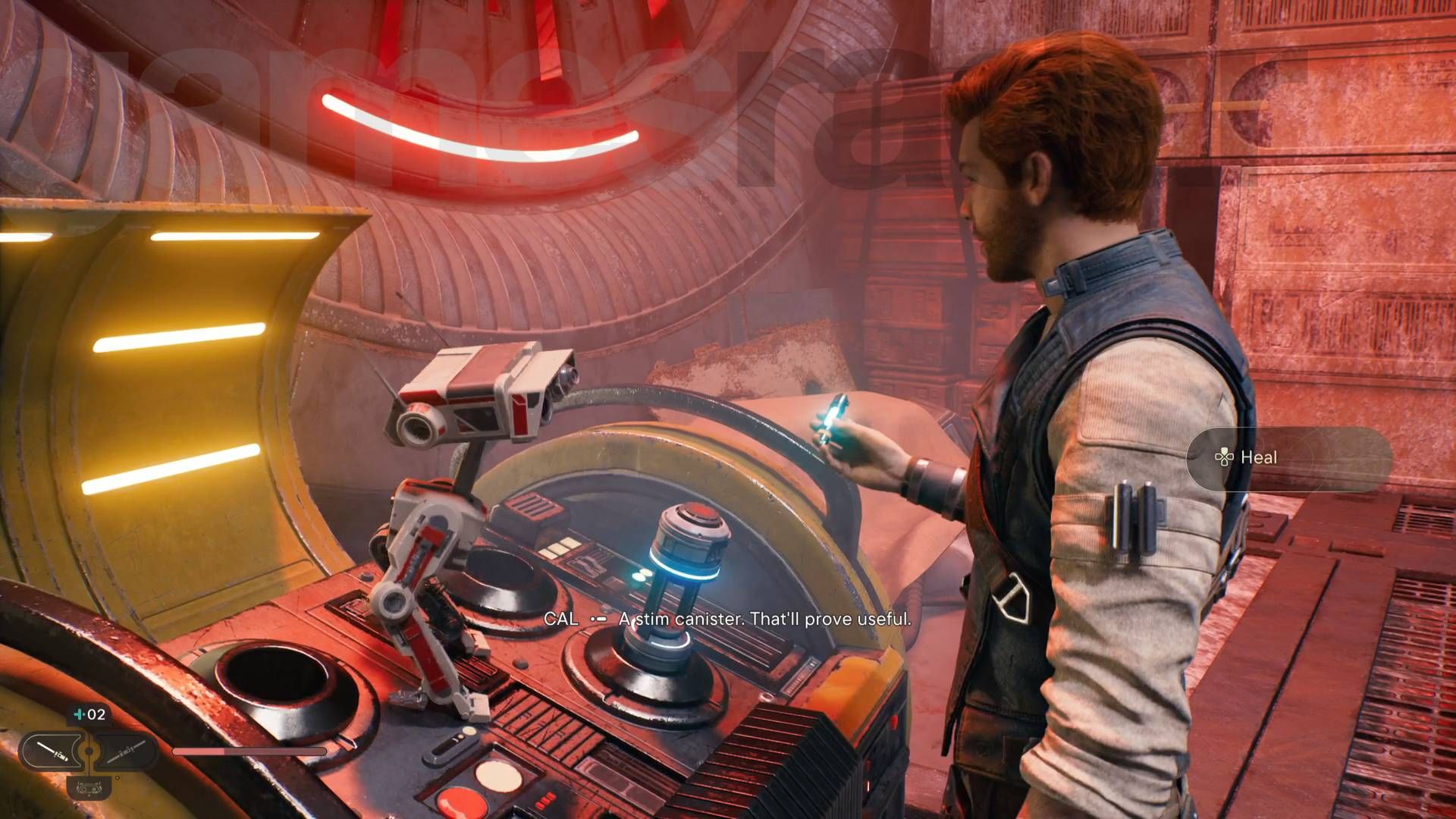Select the right dual-blade stance icon
The width and height of the screenshot is (1456, 819).
click(x=127, y=752)
